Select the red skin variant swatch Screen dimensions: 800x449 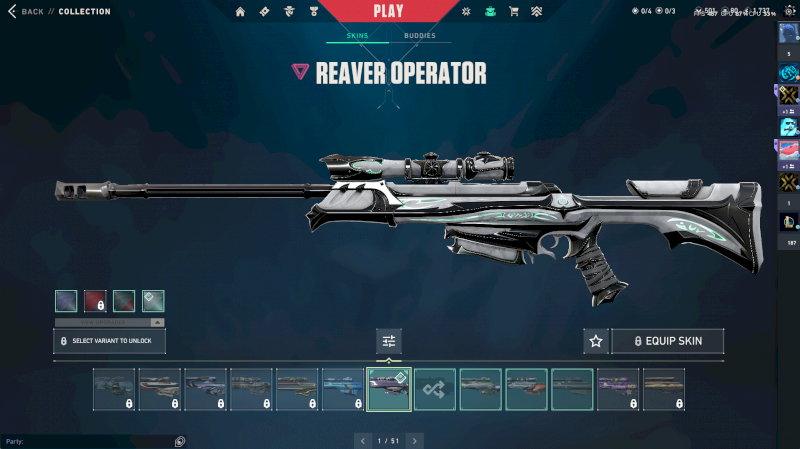96,301
